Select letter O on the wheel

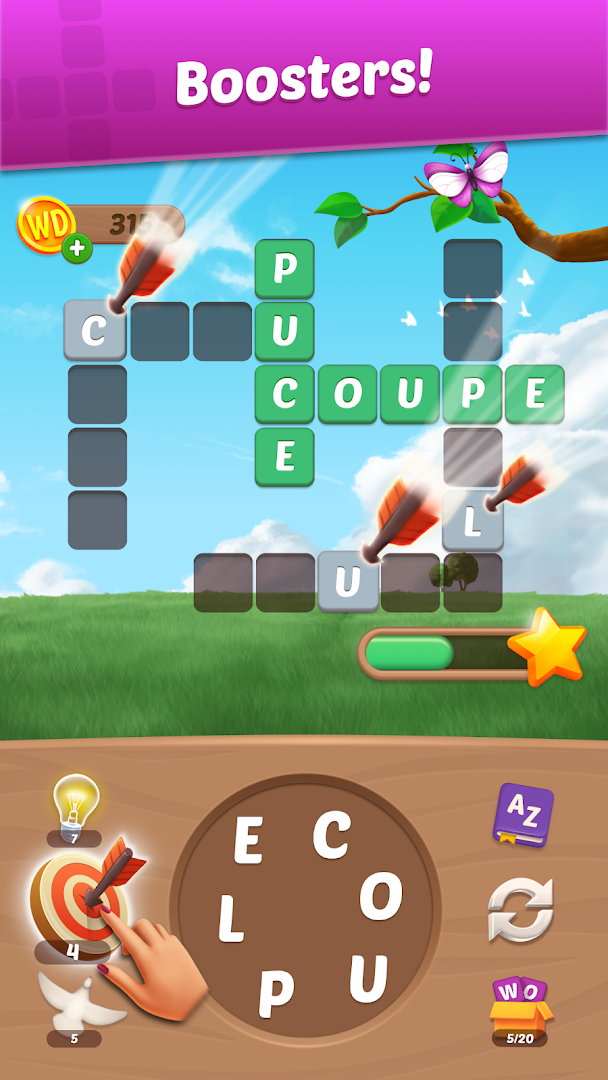coord(381,898)
